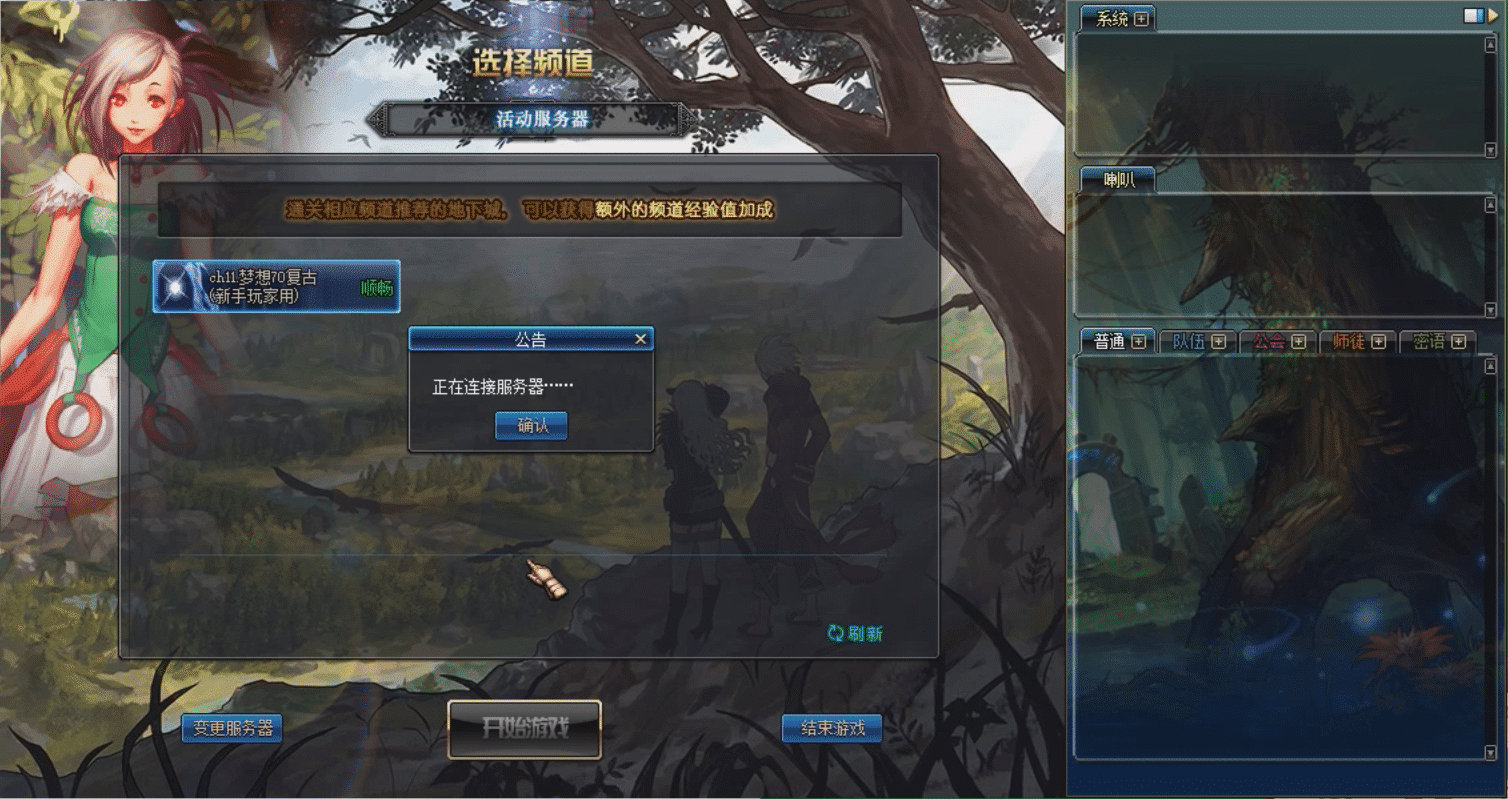Click the yellow arrow toggle at top right
Viewport: 1508px width, 799px height.
(x=1494, y=15)
